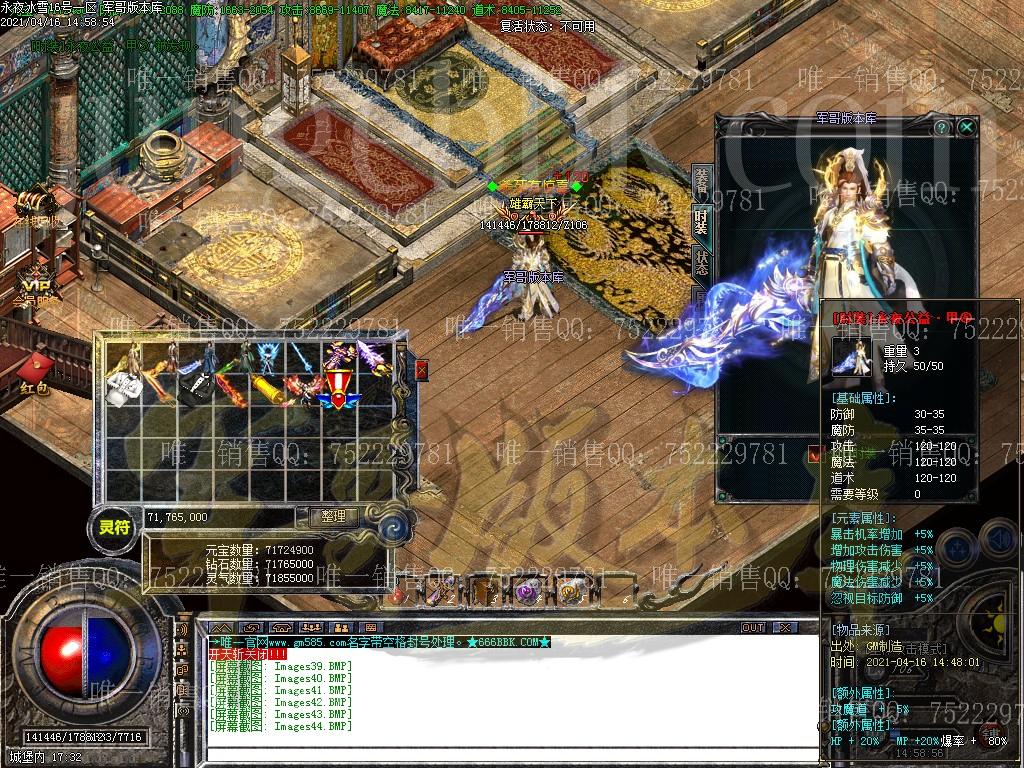Select the red and white shield badge item

pos(338,391)
